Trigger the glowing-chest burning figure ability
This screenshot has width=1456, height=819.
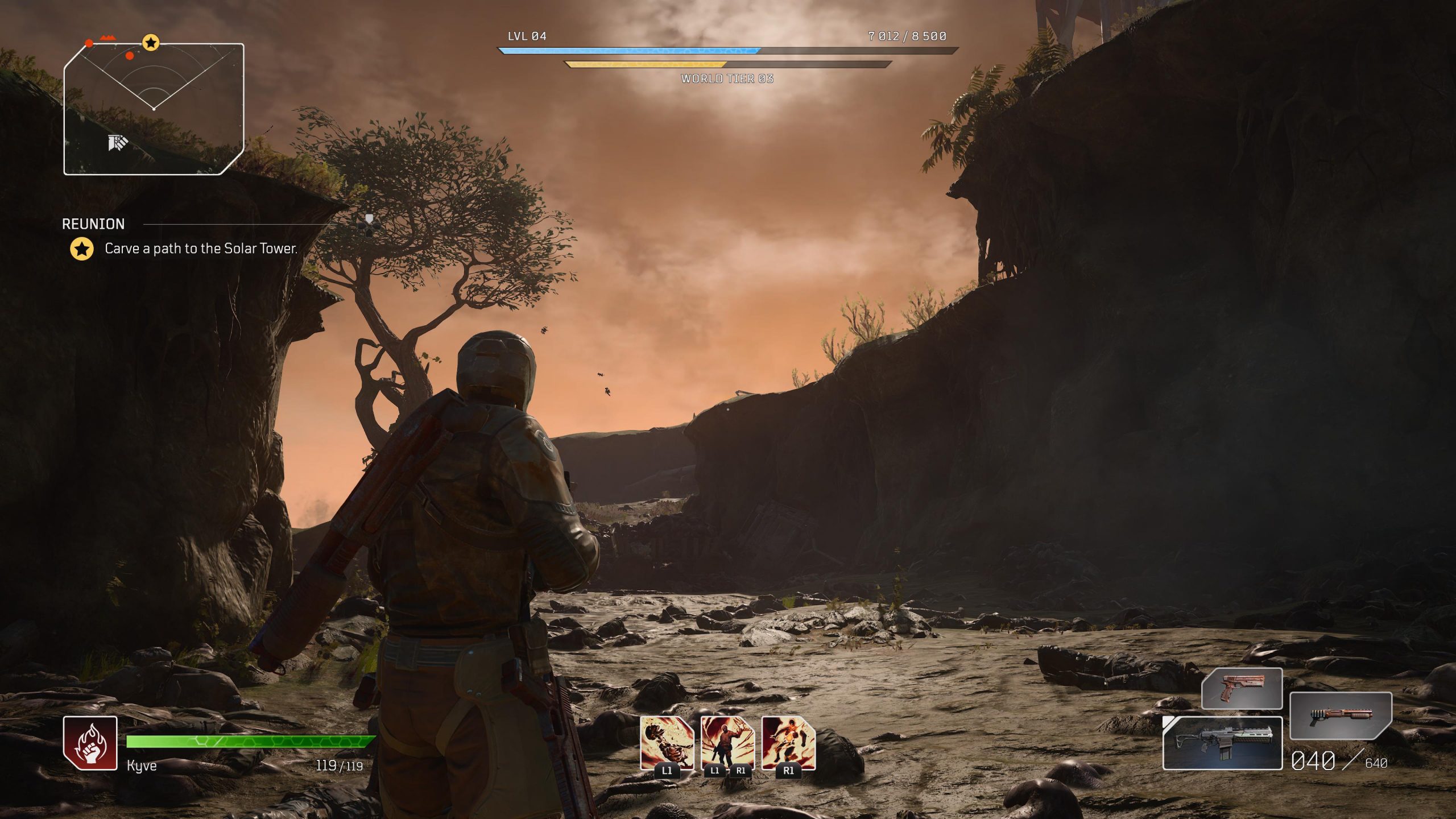click(x=788, y=743)
